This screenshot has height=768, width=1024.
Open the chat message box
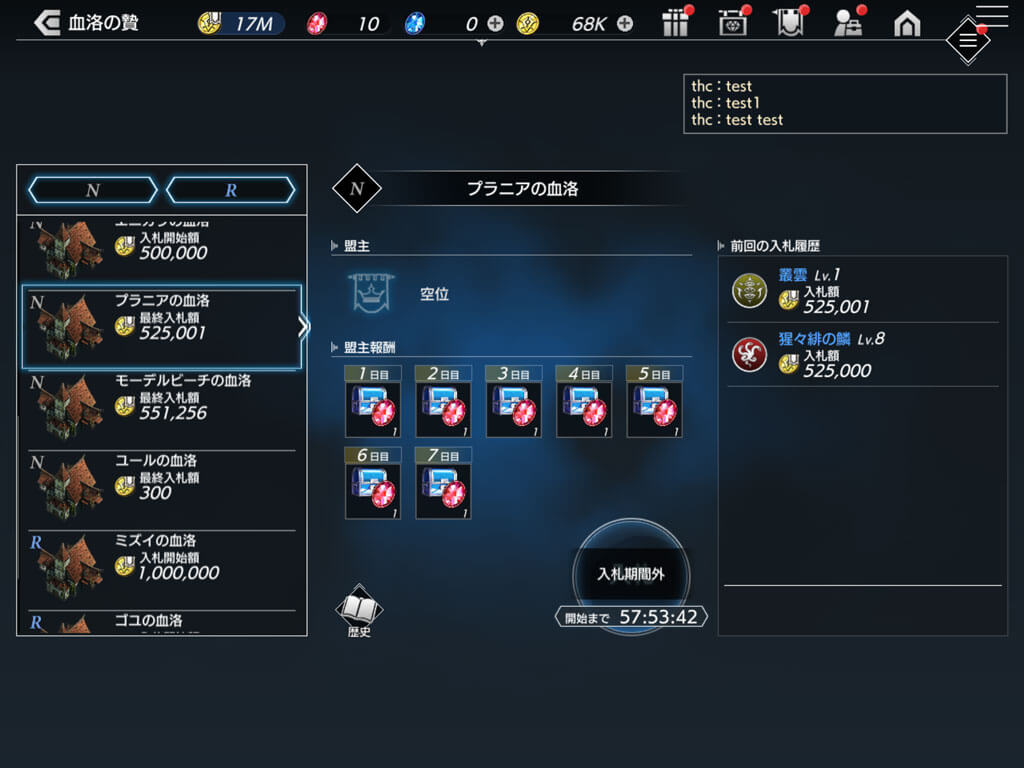click(x=845, y=103)
